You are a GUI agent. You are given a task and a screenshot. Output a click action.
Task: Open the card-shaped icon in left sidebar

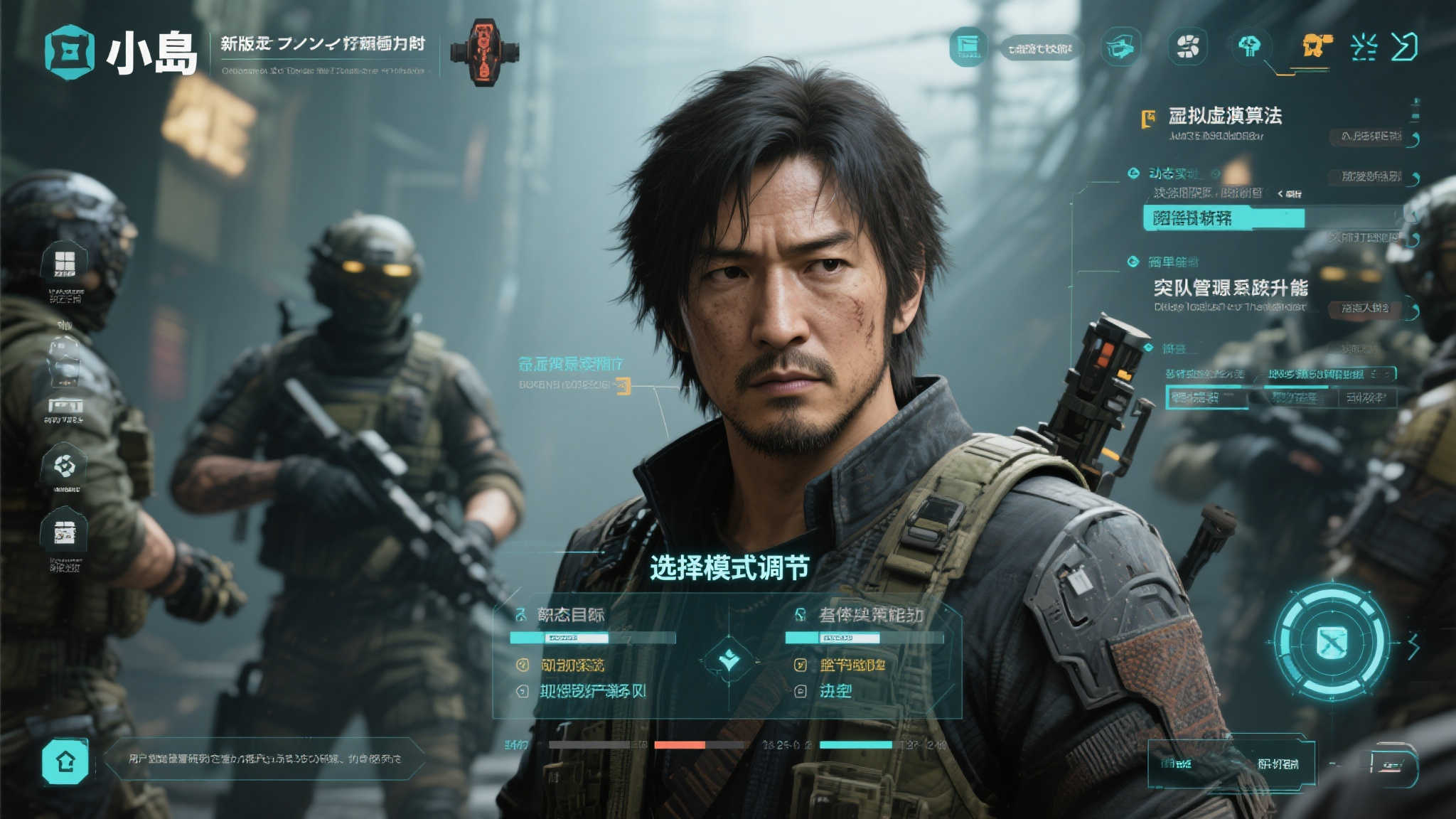(65, 532)
